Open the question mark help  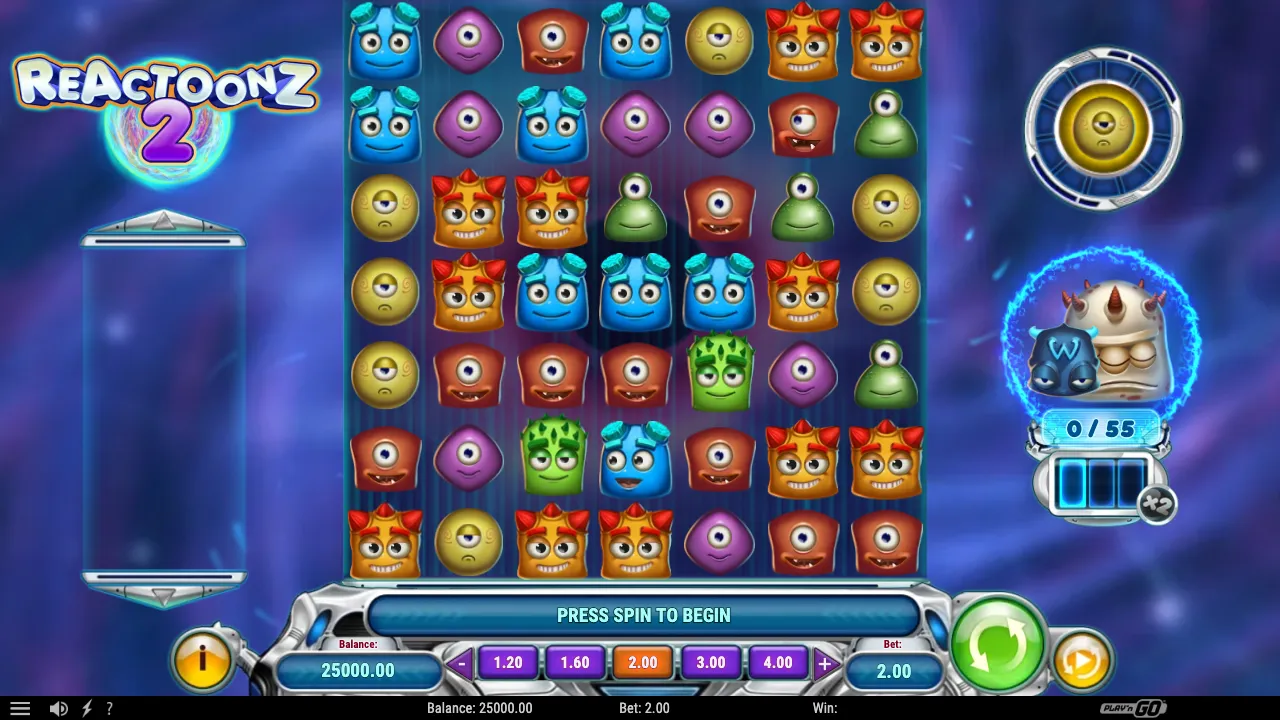point(109,708)
